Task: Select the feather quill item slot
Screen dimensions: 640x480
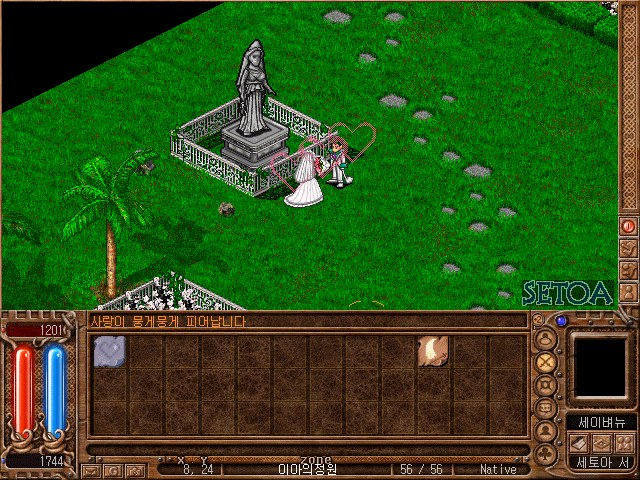Action: click(433, 351)
